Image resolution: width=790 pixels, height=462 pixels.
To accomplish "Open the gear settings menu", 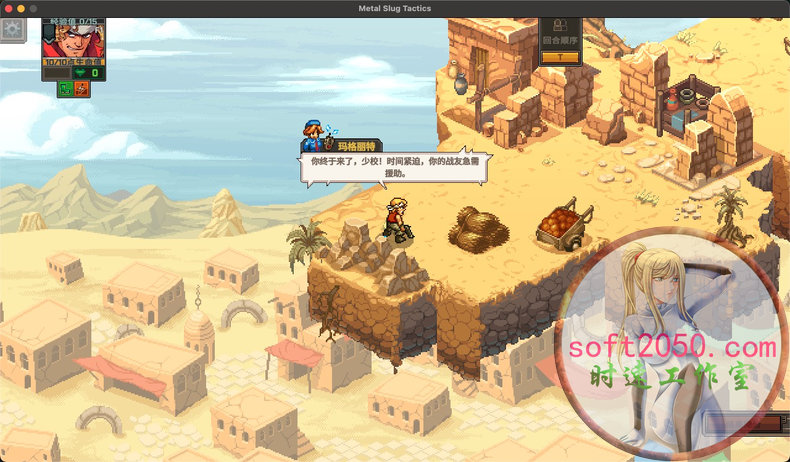I will click(12, 29).
